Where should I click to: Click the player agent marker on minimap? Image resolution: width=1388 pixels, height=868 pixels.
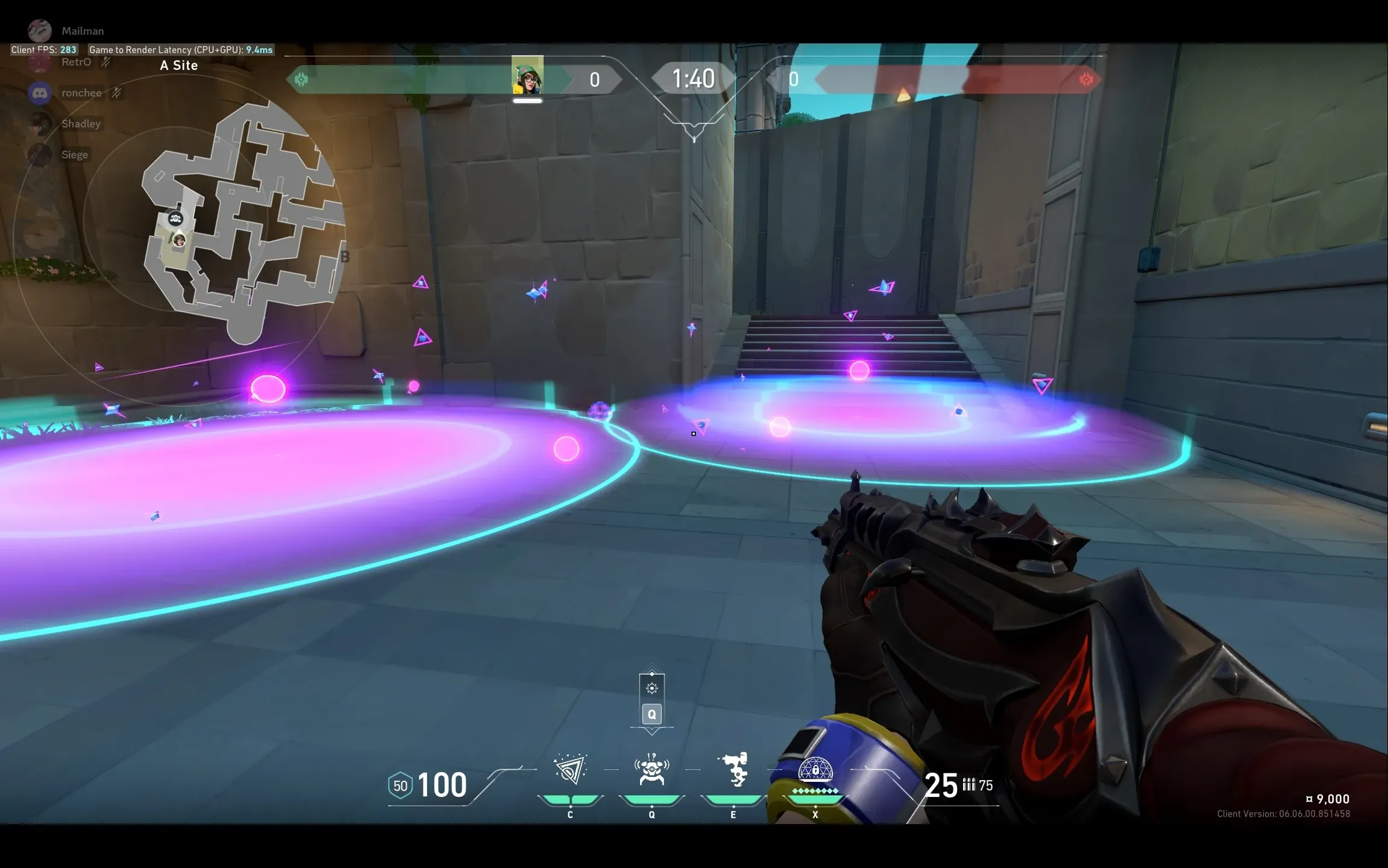point(179,241)
